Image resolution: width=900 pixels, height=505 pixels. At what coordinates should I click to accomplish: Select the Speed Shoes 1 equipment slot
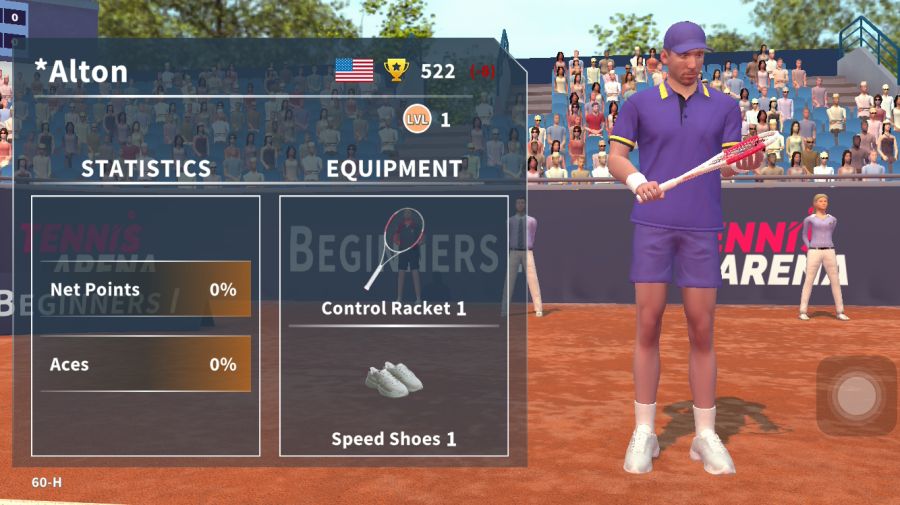tap(393, 395)
